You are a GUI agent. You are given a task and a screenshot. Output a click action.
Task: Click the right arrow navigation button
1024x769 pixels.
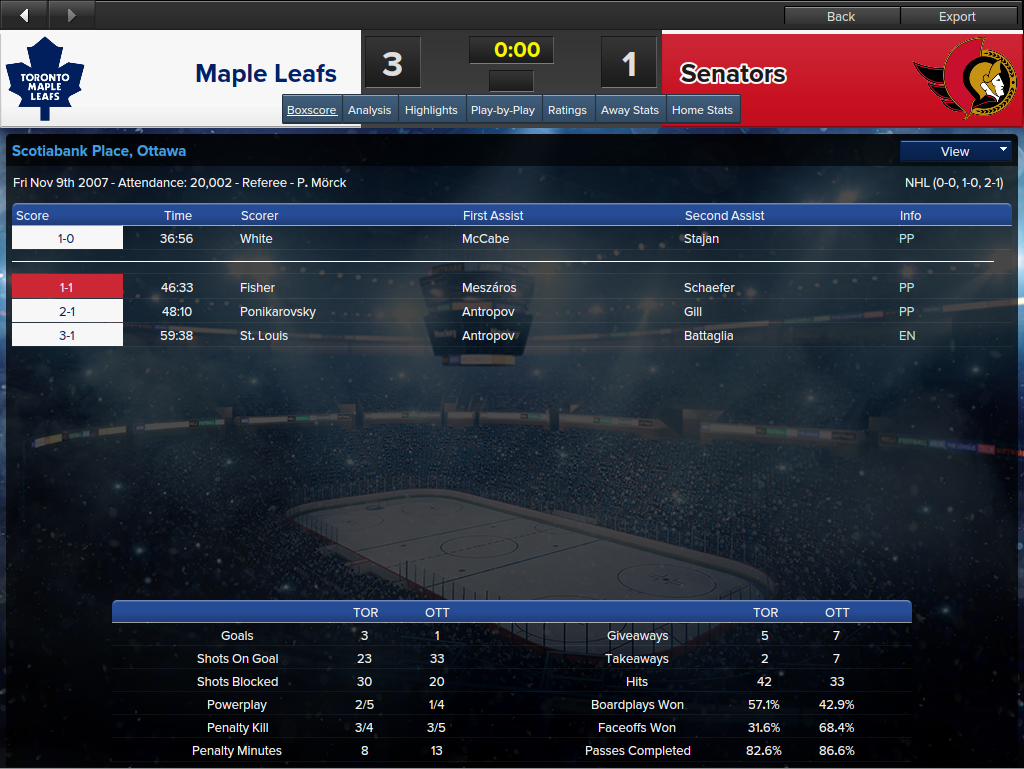(71, 15)
